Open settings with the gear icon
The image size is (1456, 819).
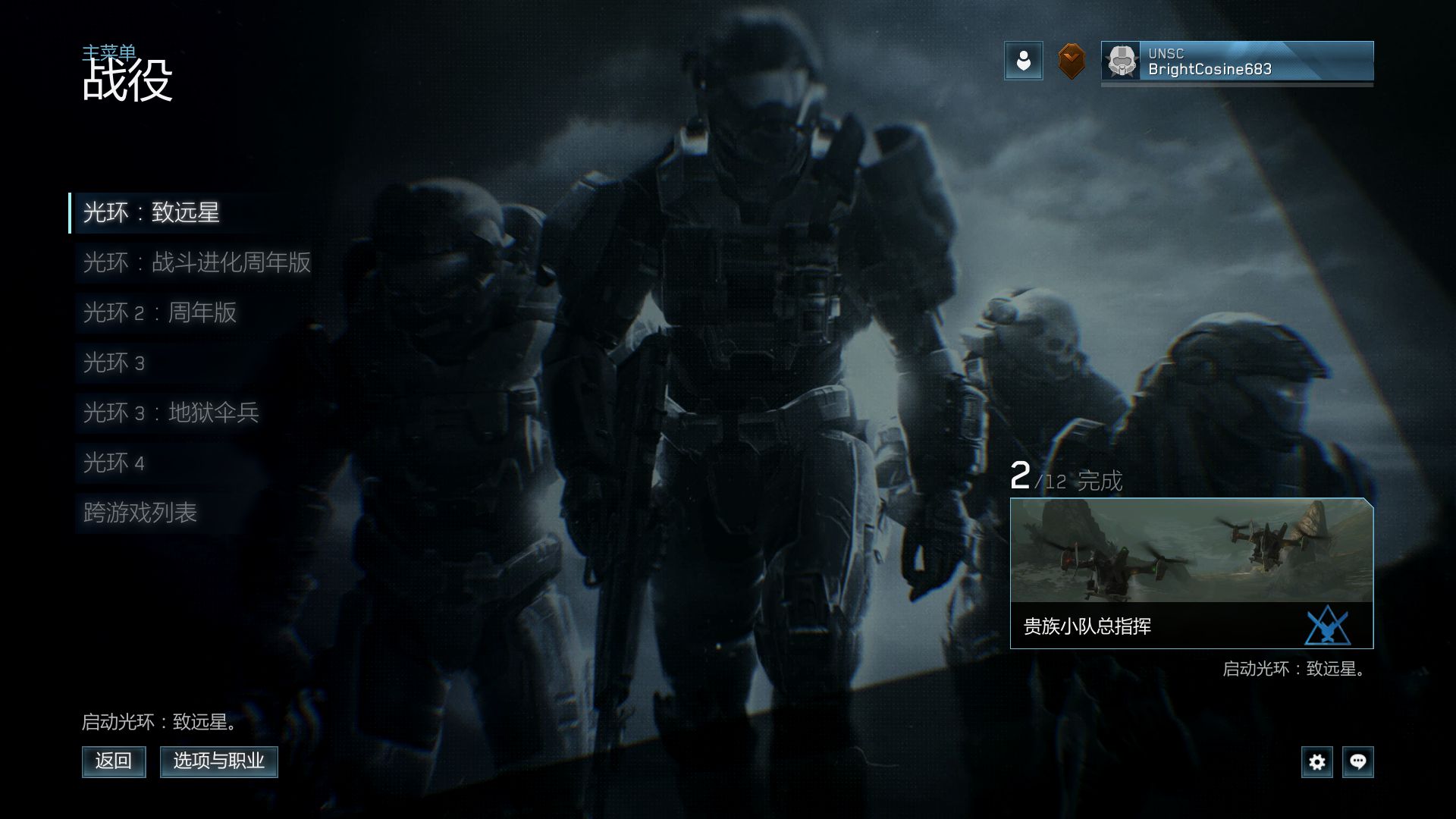point(1317,761)
